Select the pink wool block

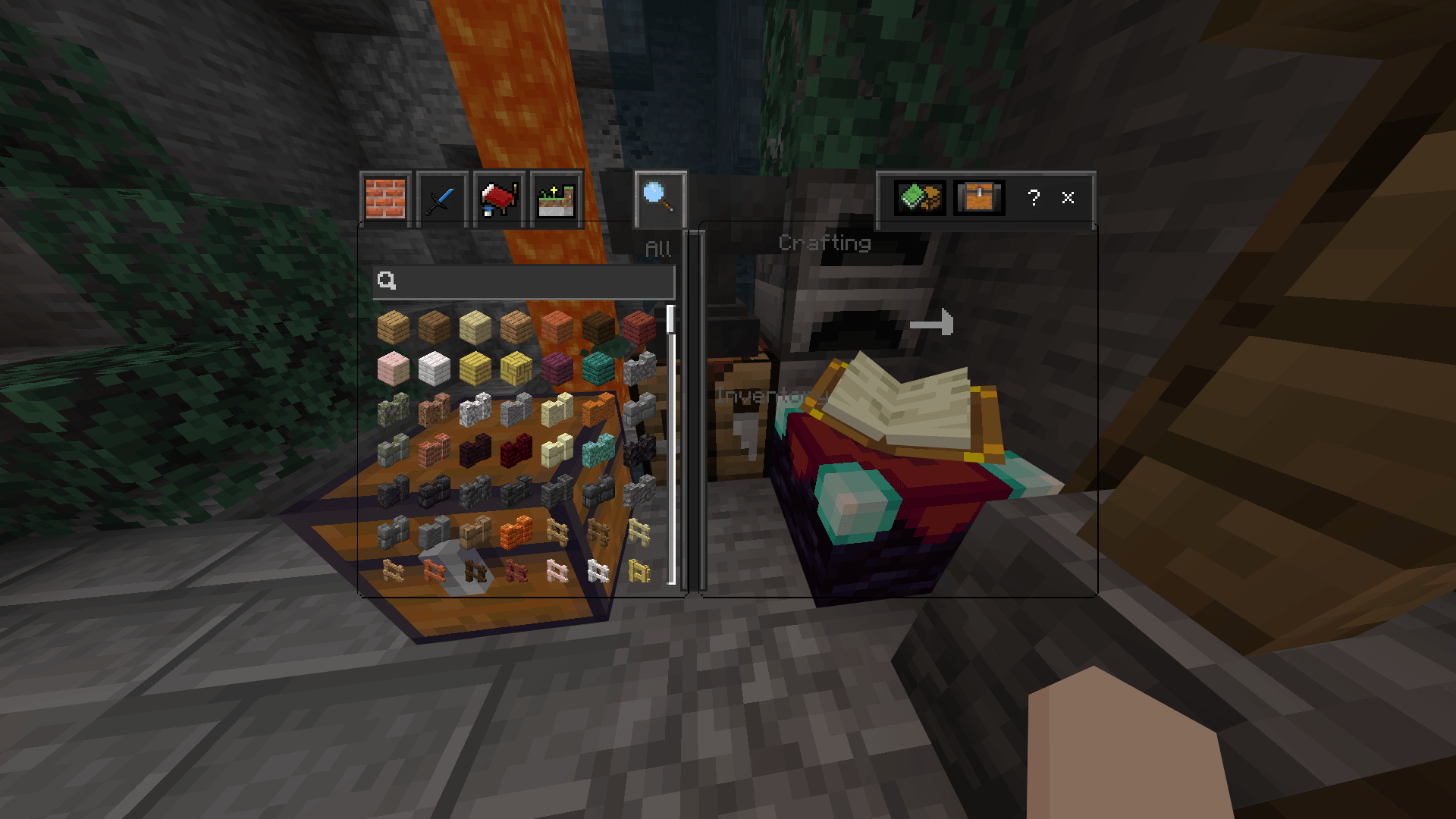[395, 369]
